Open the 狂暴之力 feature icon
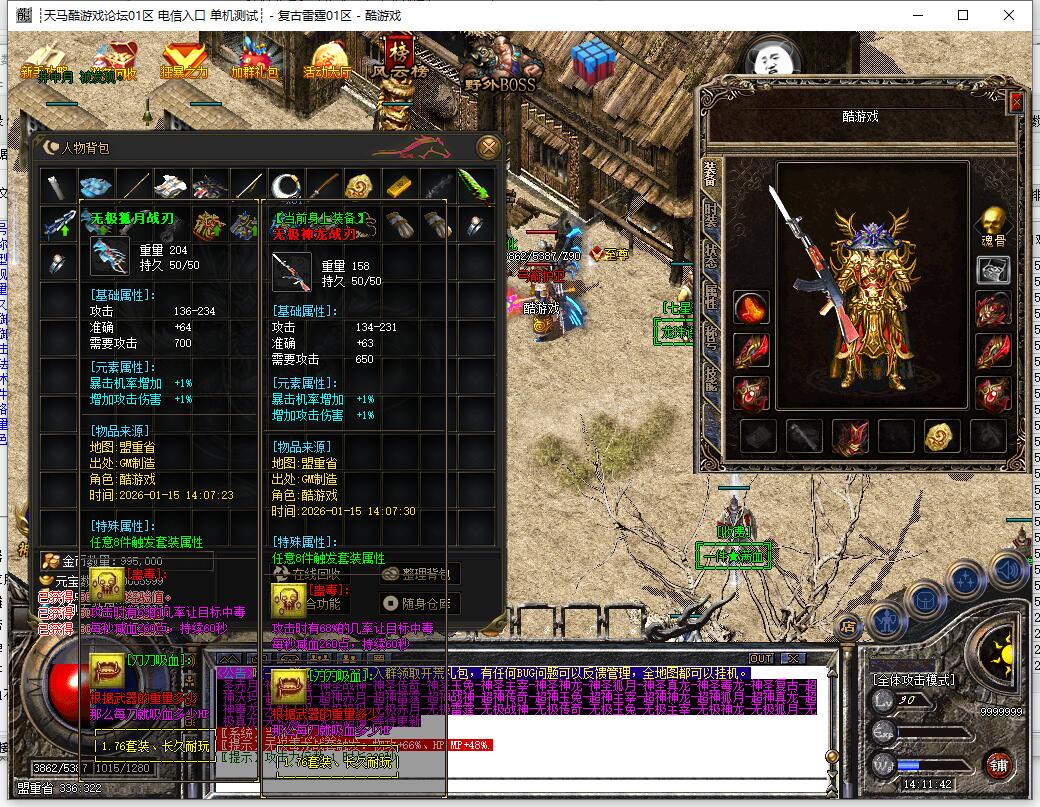Viewport: 1040px width, 807px height. point(183,60)
